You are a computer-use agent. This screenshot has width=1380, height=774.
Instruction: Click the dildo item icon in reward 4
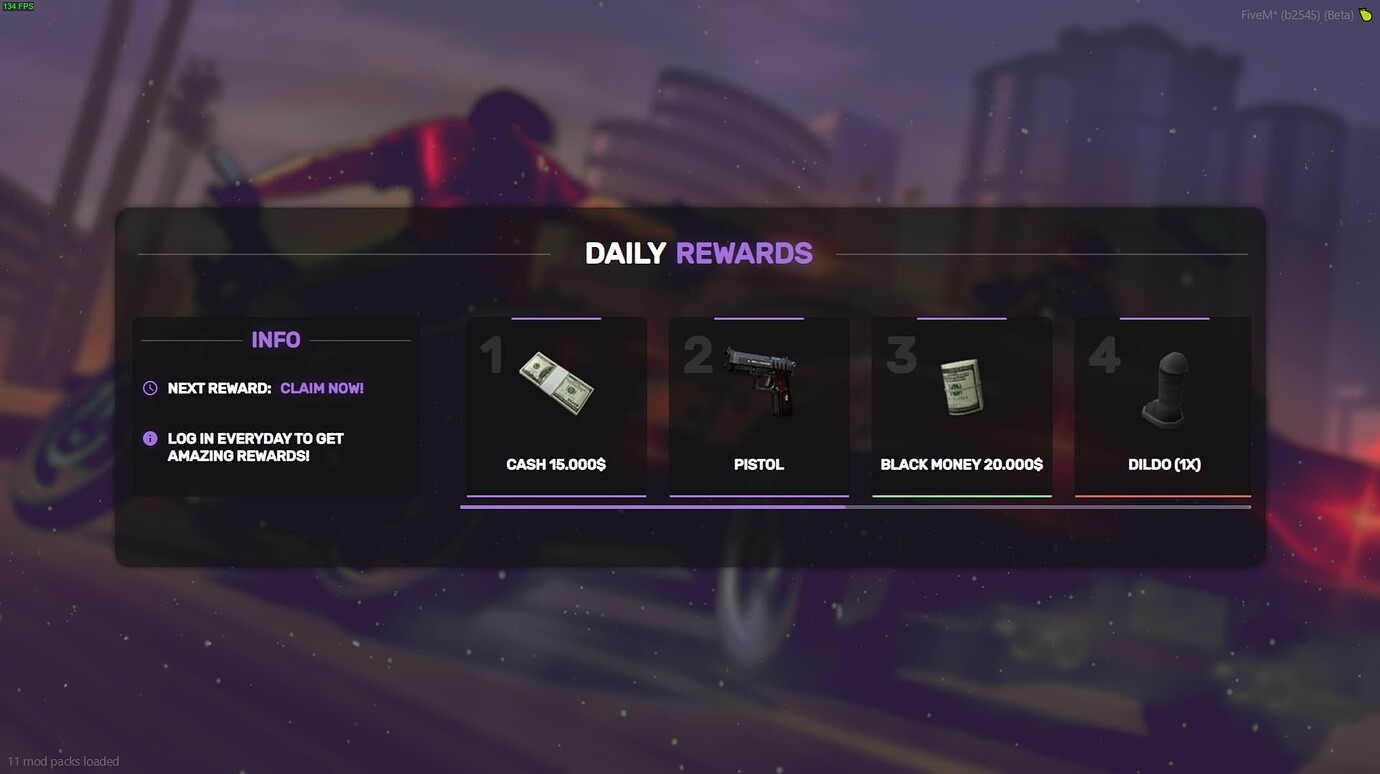(x=1164, y=385)
